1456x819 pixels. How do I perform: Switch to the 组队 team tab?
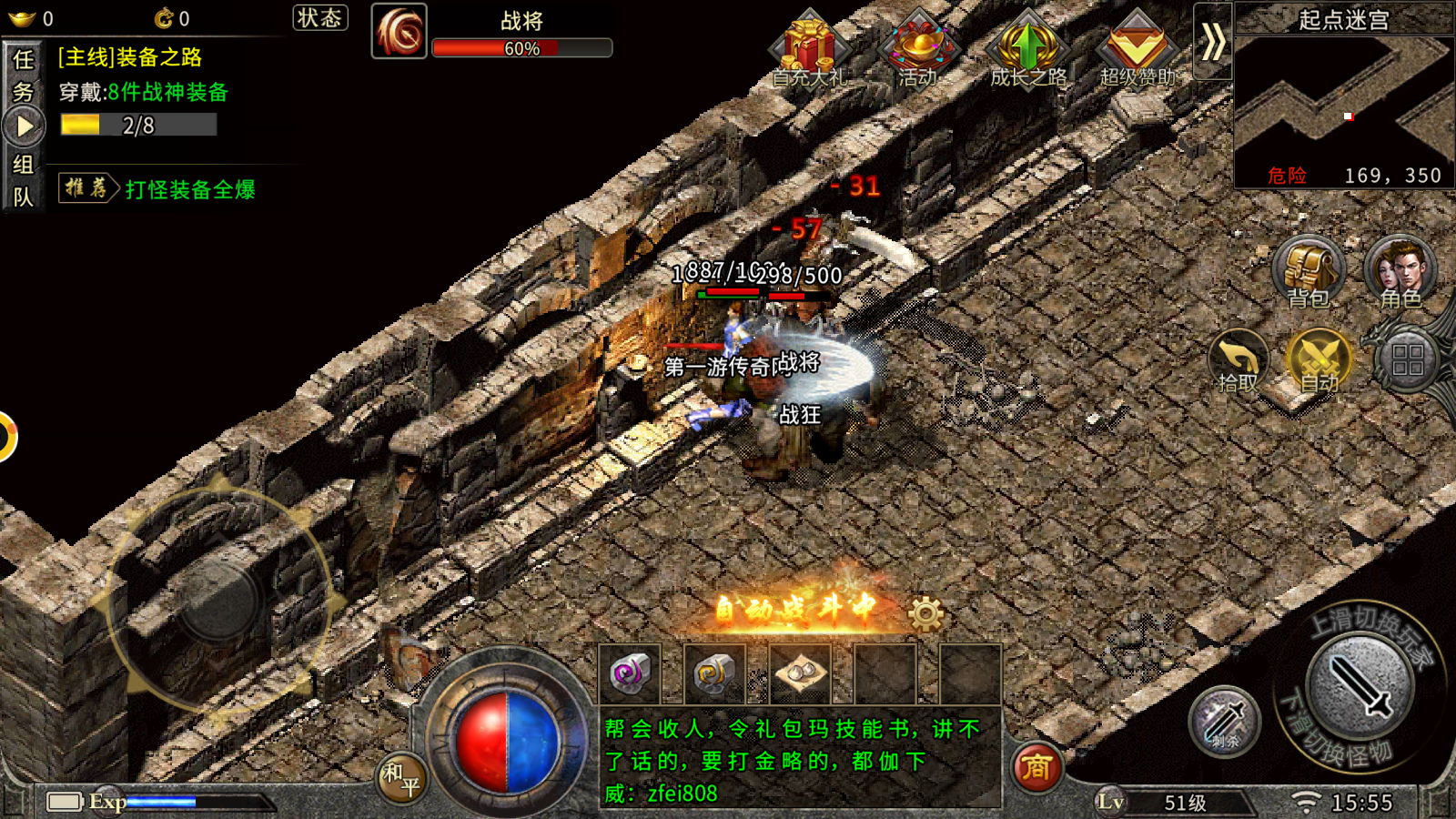[24, 180]
